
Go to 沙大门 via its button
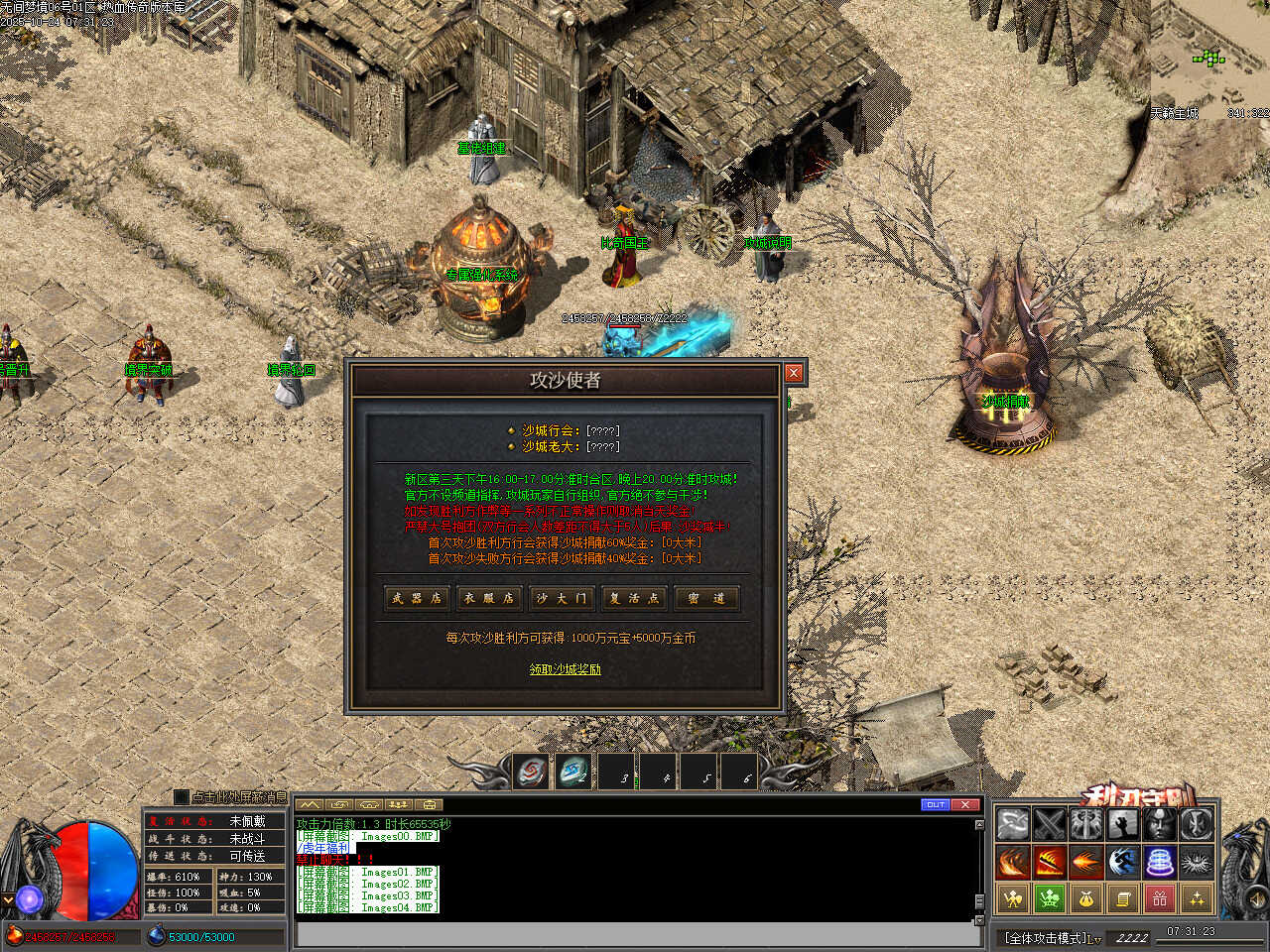(x=562, y=598)
